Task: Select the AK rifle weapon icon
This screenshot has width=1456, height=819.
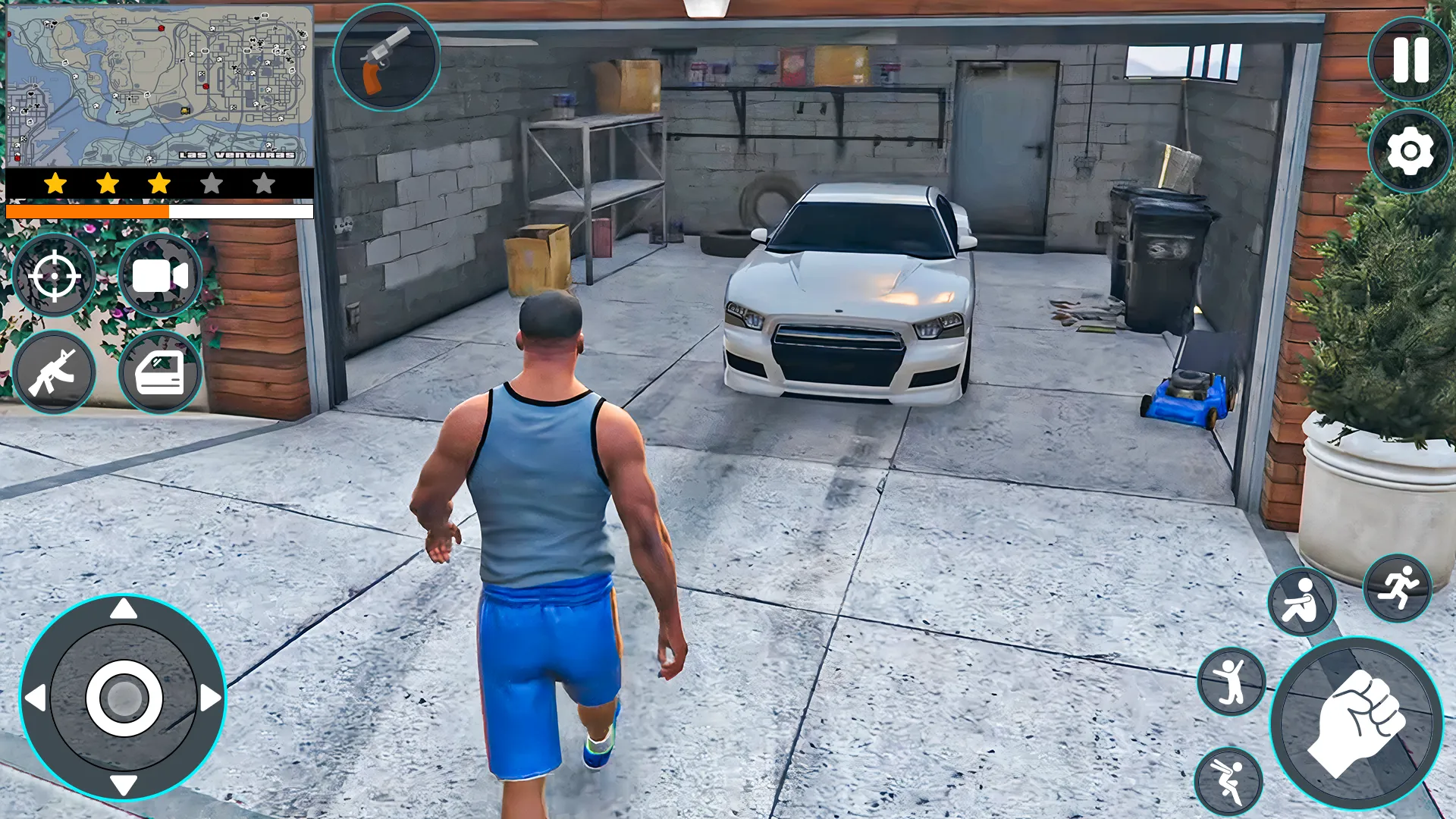Action: tap(54, 372)
